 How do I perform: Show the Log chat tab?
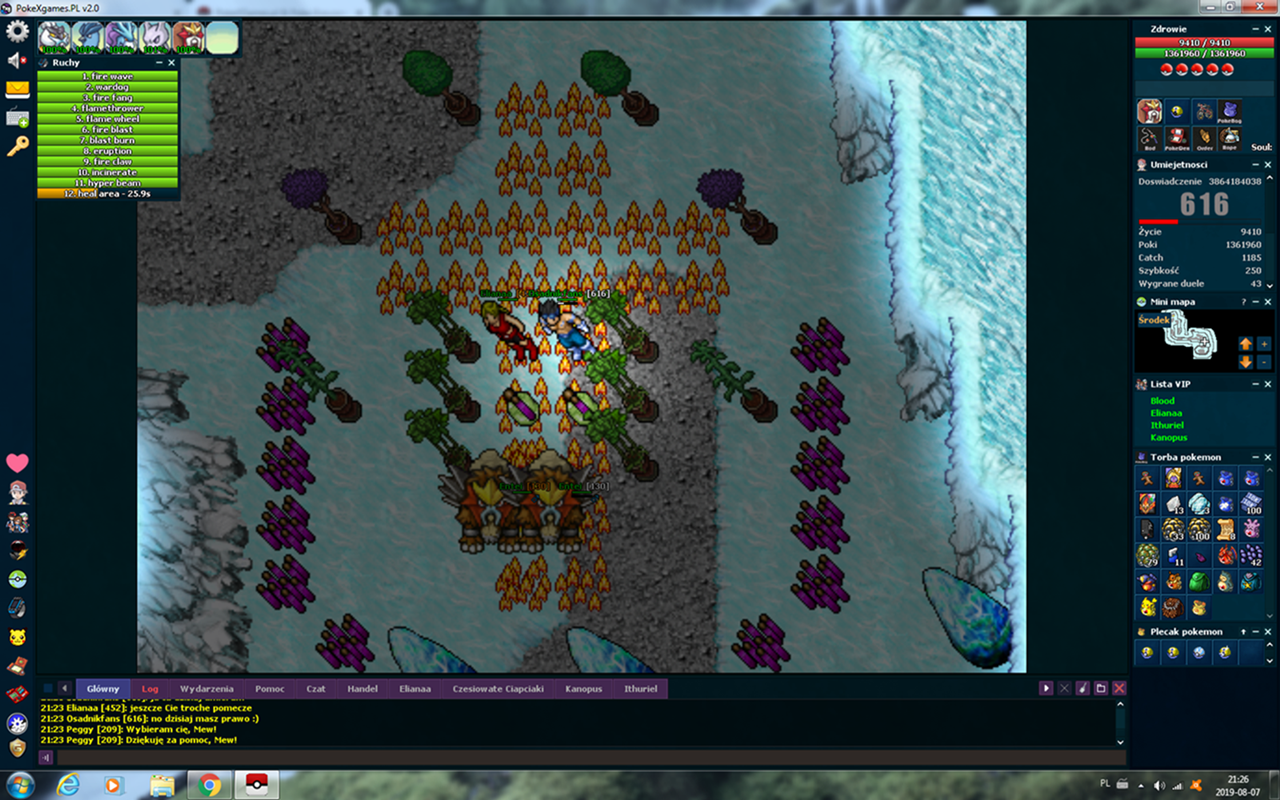click(x=150, y=689)
